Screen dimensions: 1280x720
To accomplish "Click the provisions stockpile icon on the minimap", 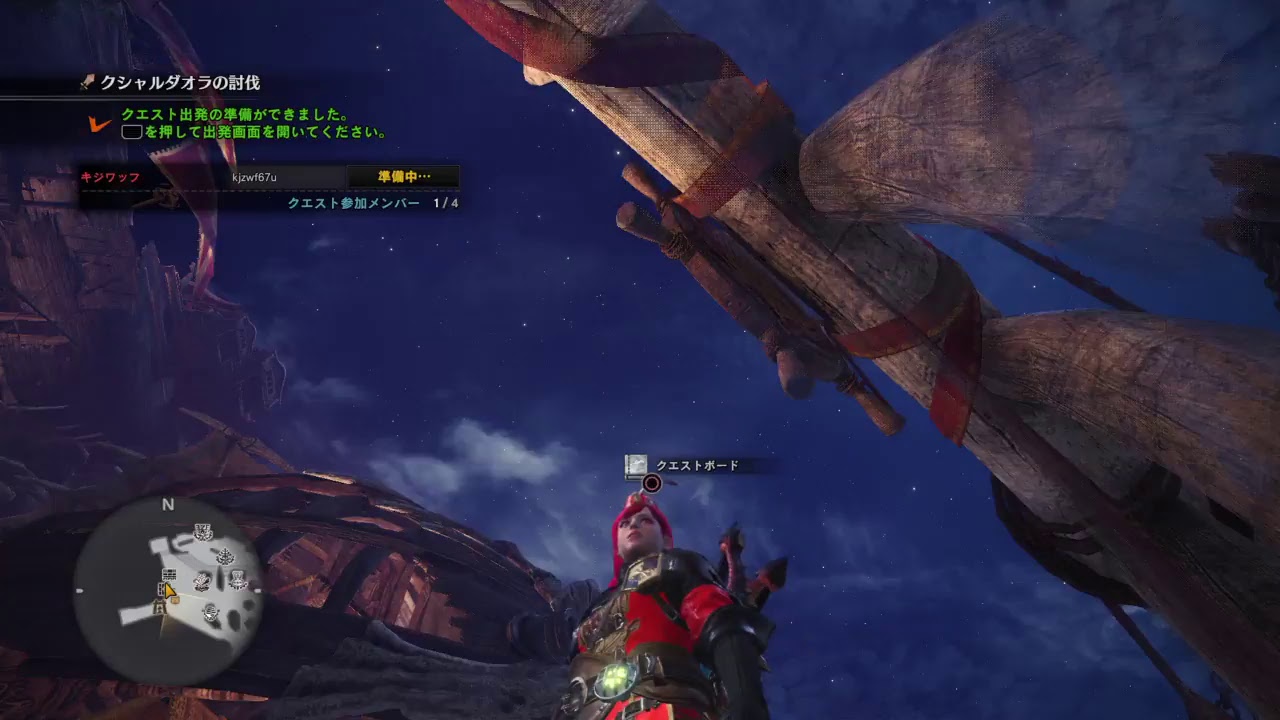I will [x=211, y=611].
